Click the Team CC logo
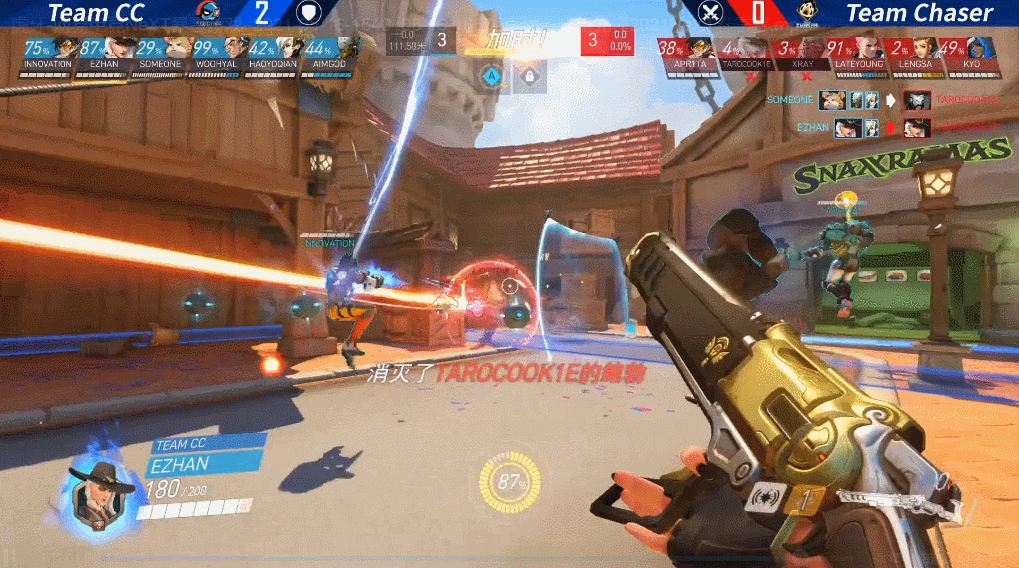The image size is (1019, 568). [x=208, y=12]
